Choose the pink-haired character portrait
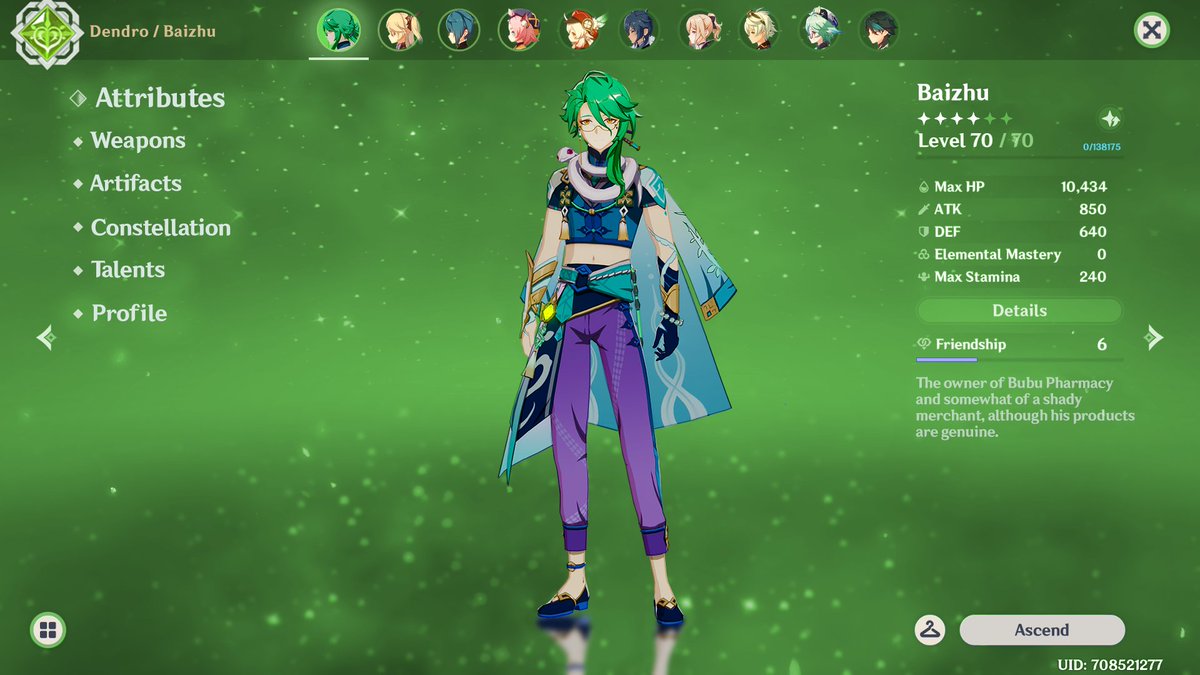The width and height of the screenshot is (1200, 675). point(518,30)
